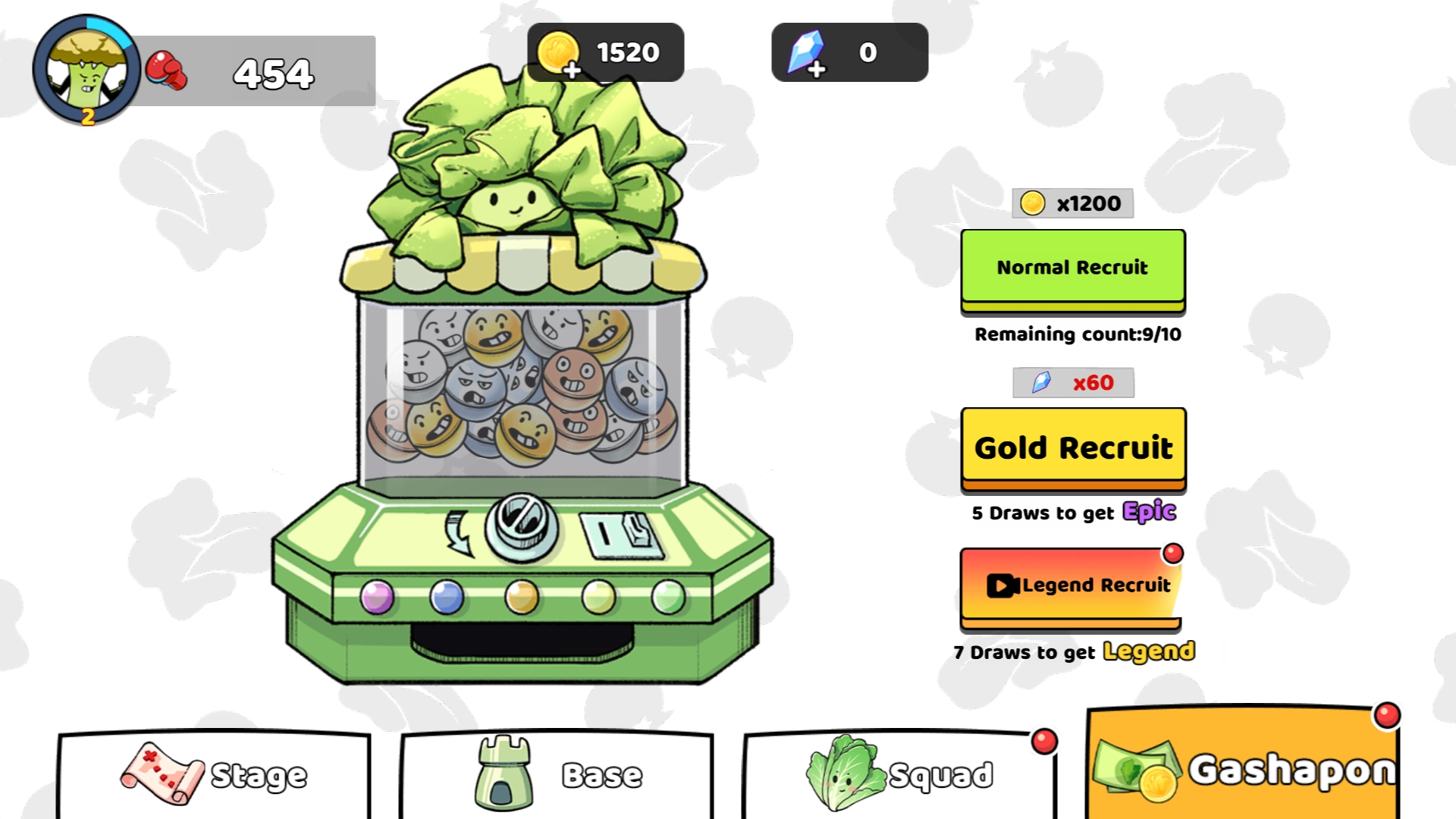
Task: Tap the Normal Recruit button
Action: pos(1072,268)
